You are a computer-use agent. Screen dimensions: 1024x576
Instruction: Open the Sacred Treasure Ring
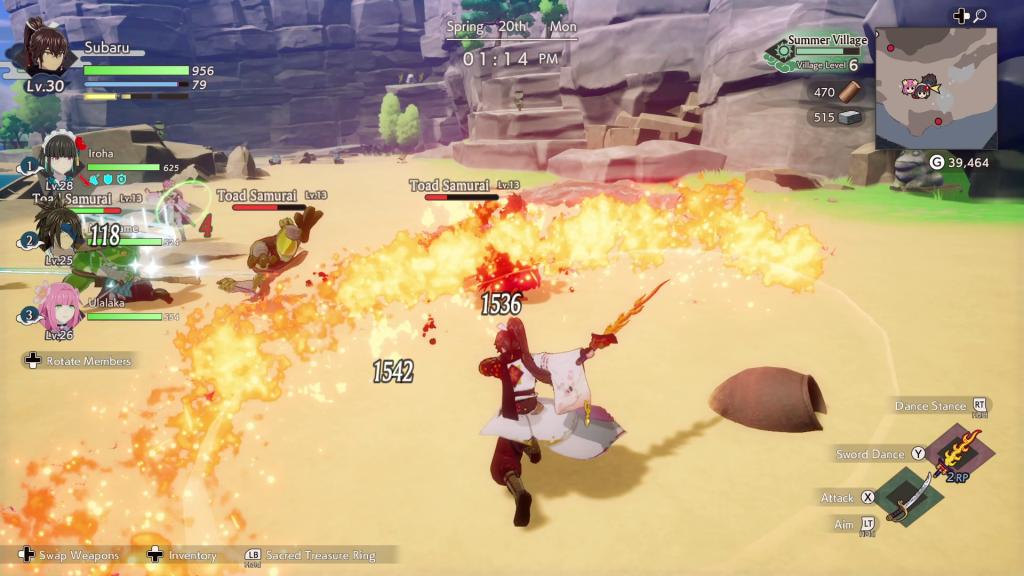click(308, 555)
